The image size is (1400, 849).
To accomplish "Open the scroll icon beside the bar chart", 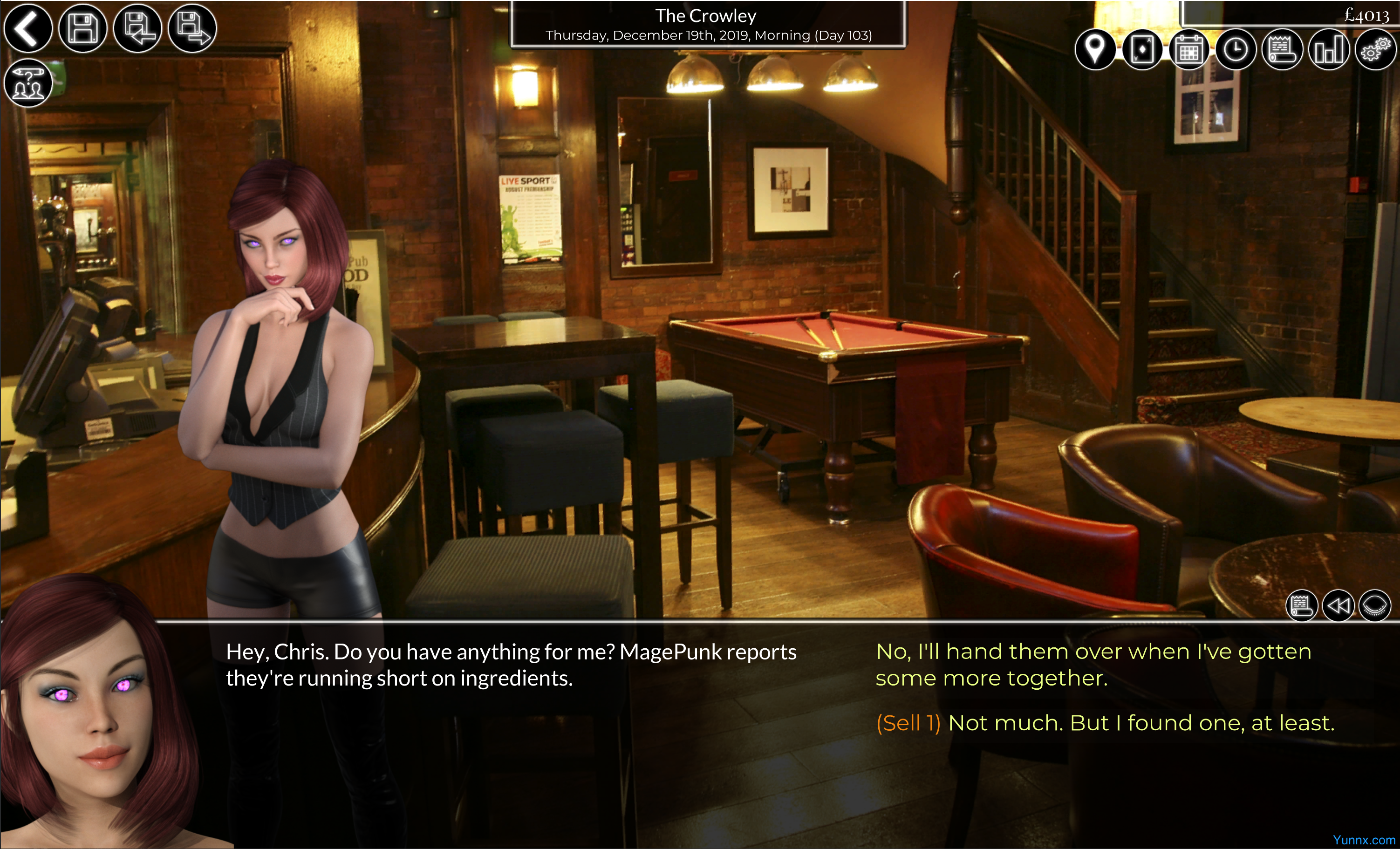I will [1282, 50].
